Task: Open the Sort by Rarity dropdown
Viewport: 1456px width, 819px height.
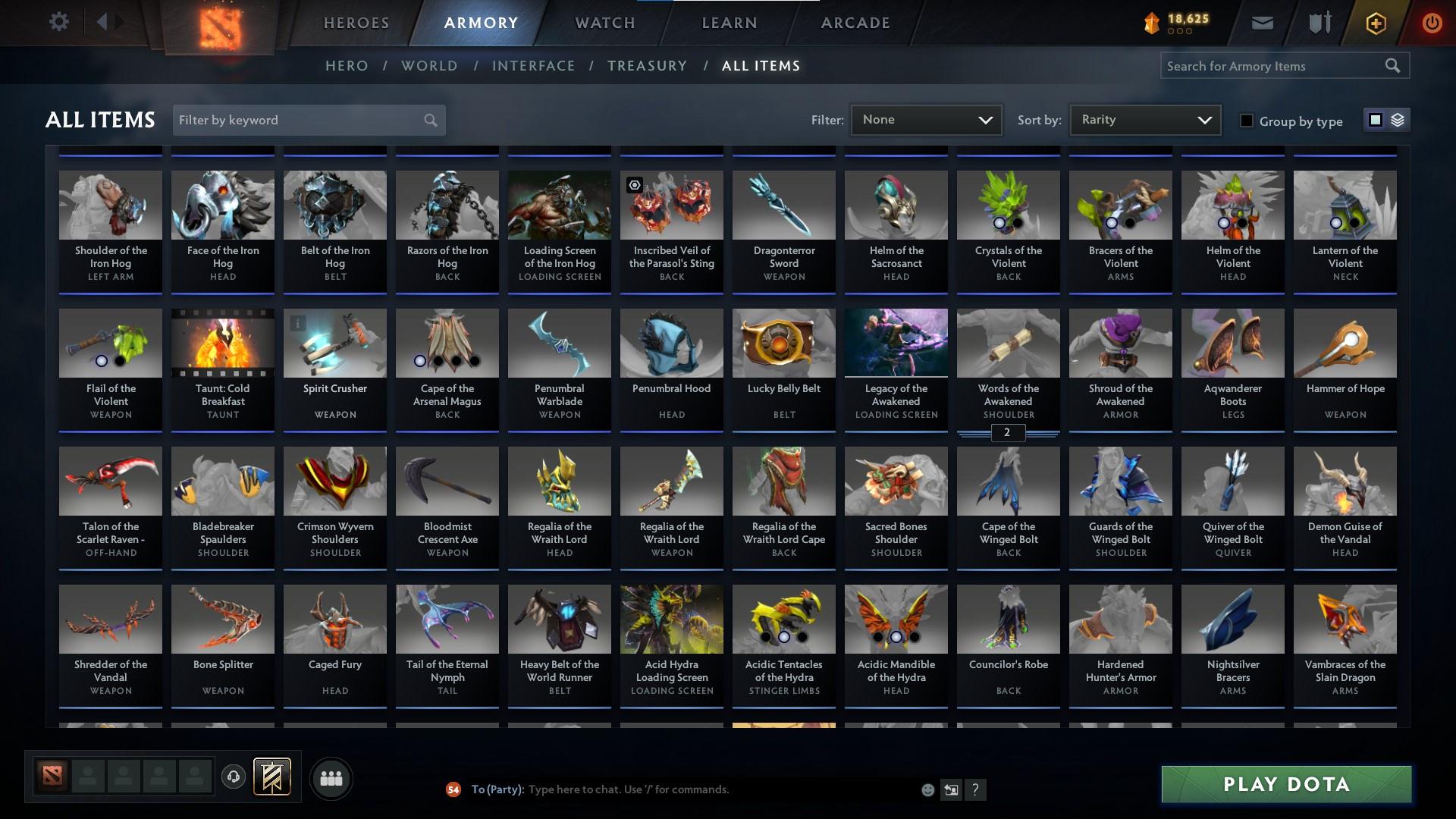Action: click(x=1144, y=119)
